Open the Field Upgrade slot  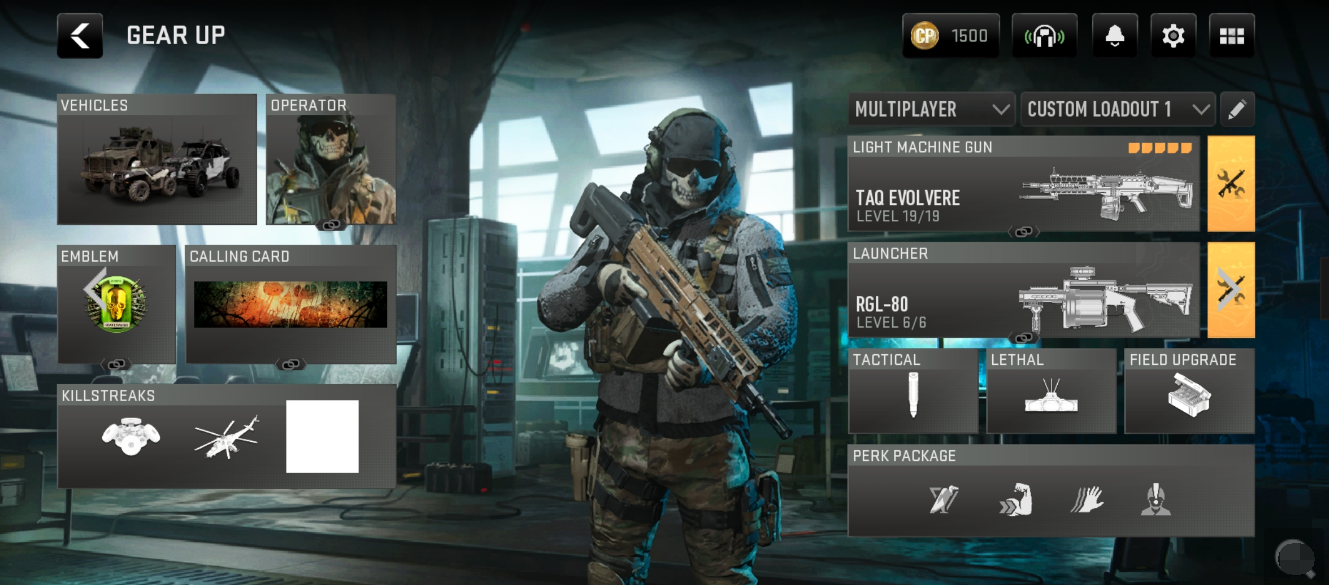point(1189,391)
